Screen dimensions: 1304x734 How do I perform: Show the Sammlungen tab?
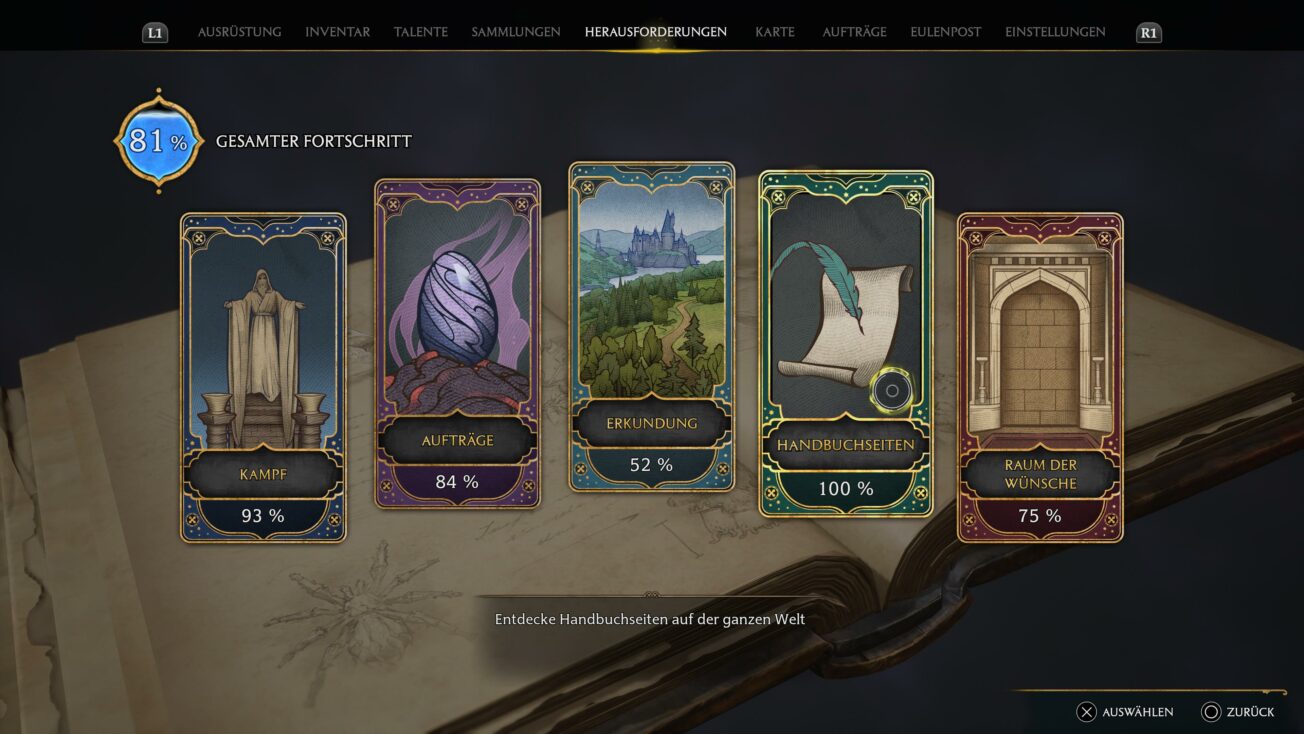(515, 32)
